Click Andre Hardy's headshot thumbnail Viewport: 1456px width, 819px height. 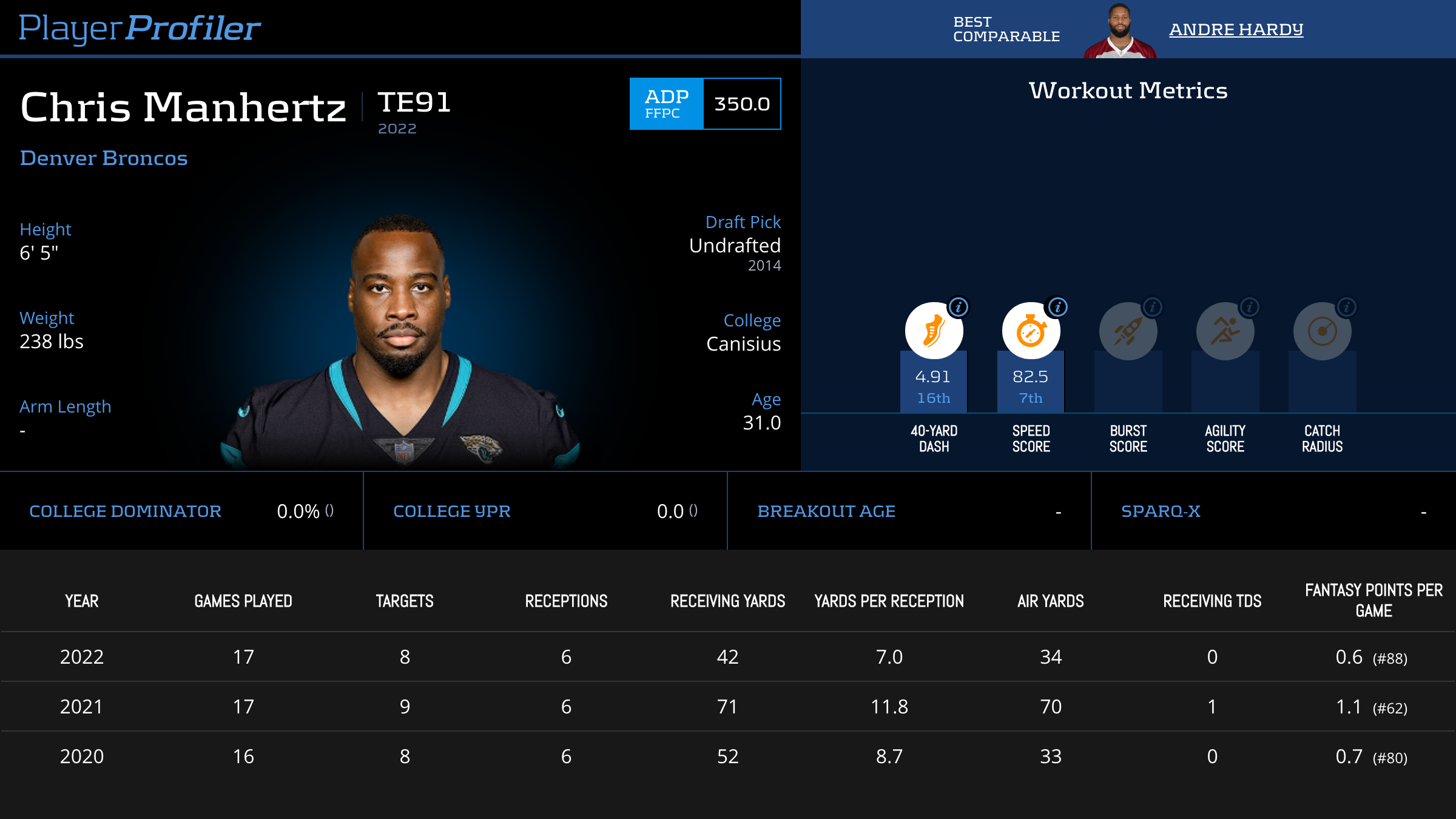point(1120,30)
